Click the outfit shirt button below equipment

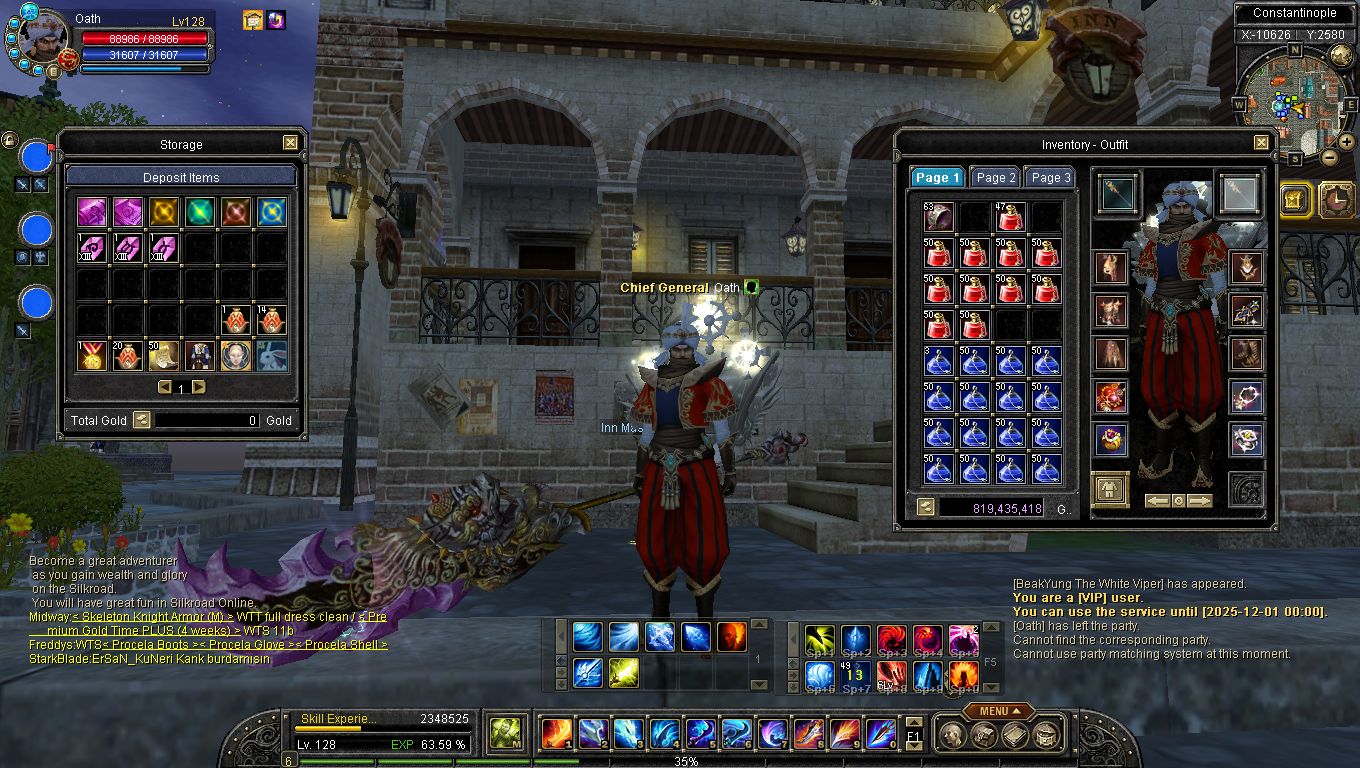click(1110, 489)
